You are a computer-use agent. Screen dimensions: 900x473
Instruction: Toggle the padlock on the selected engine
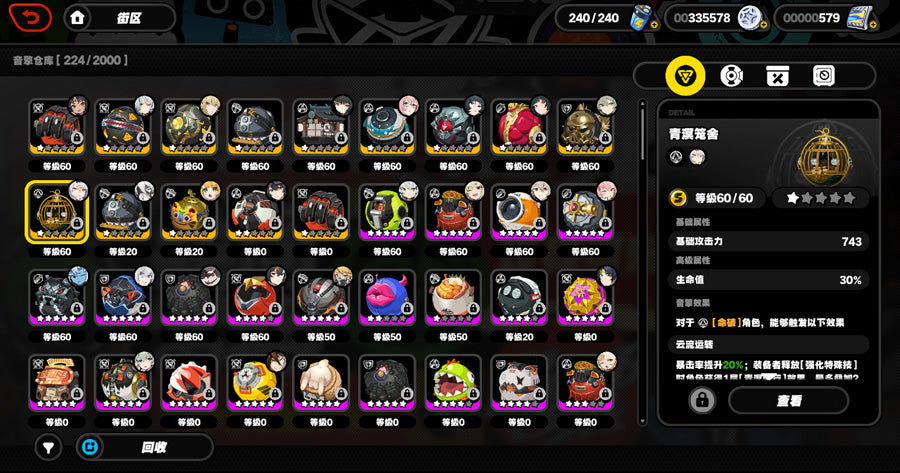(x=702, y=401)
